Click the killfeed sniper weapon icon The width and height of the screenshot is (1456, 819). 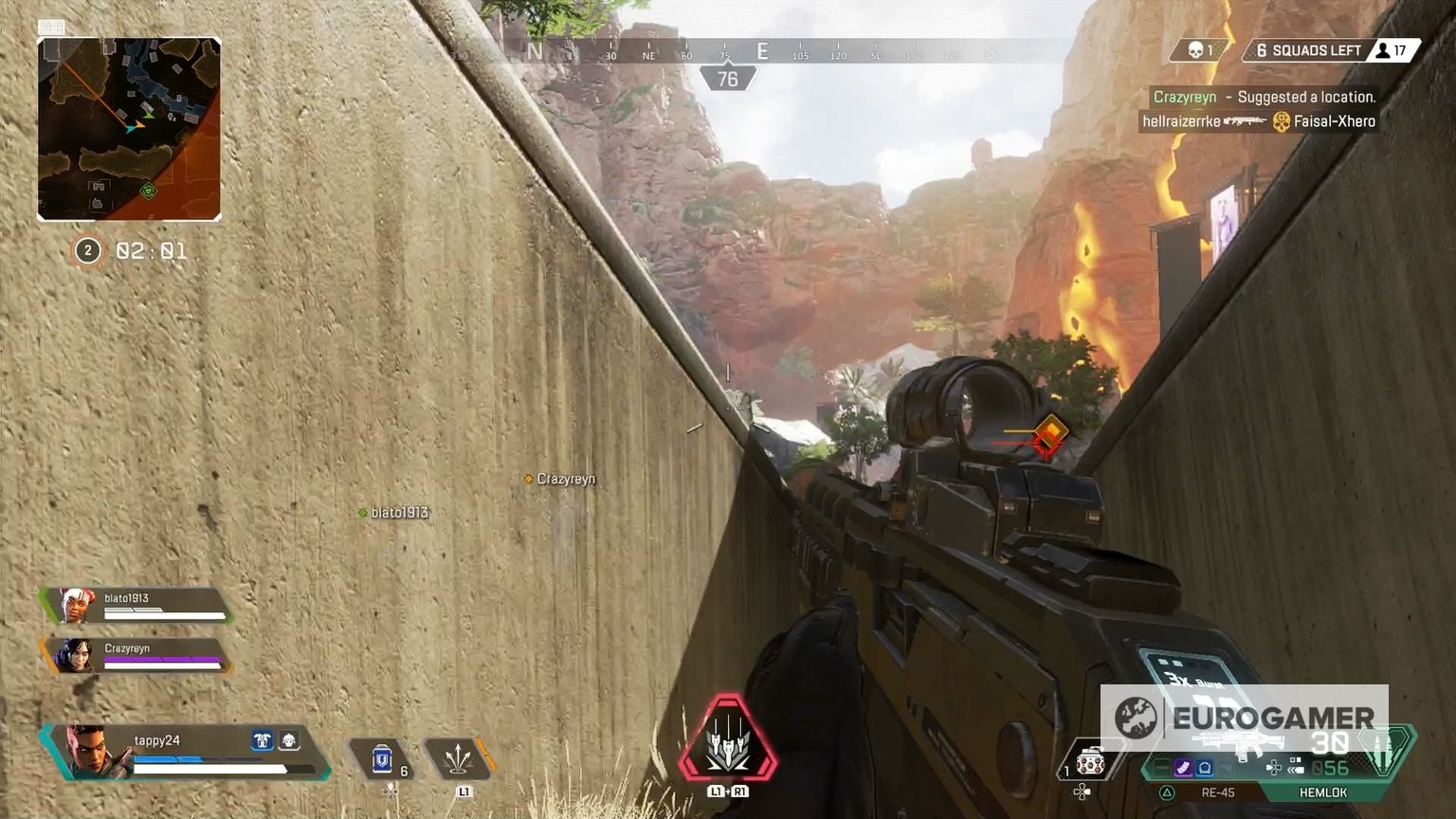click(x=1246, y=121)
